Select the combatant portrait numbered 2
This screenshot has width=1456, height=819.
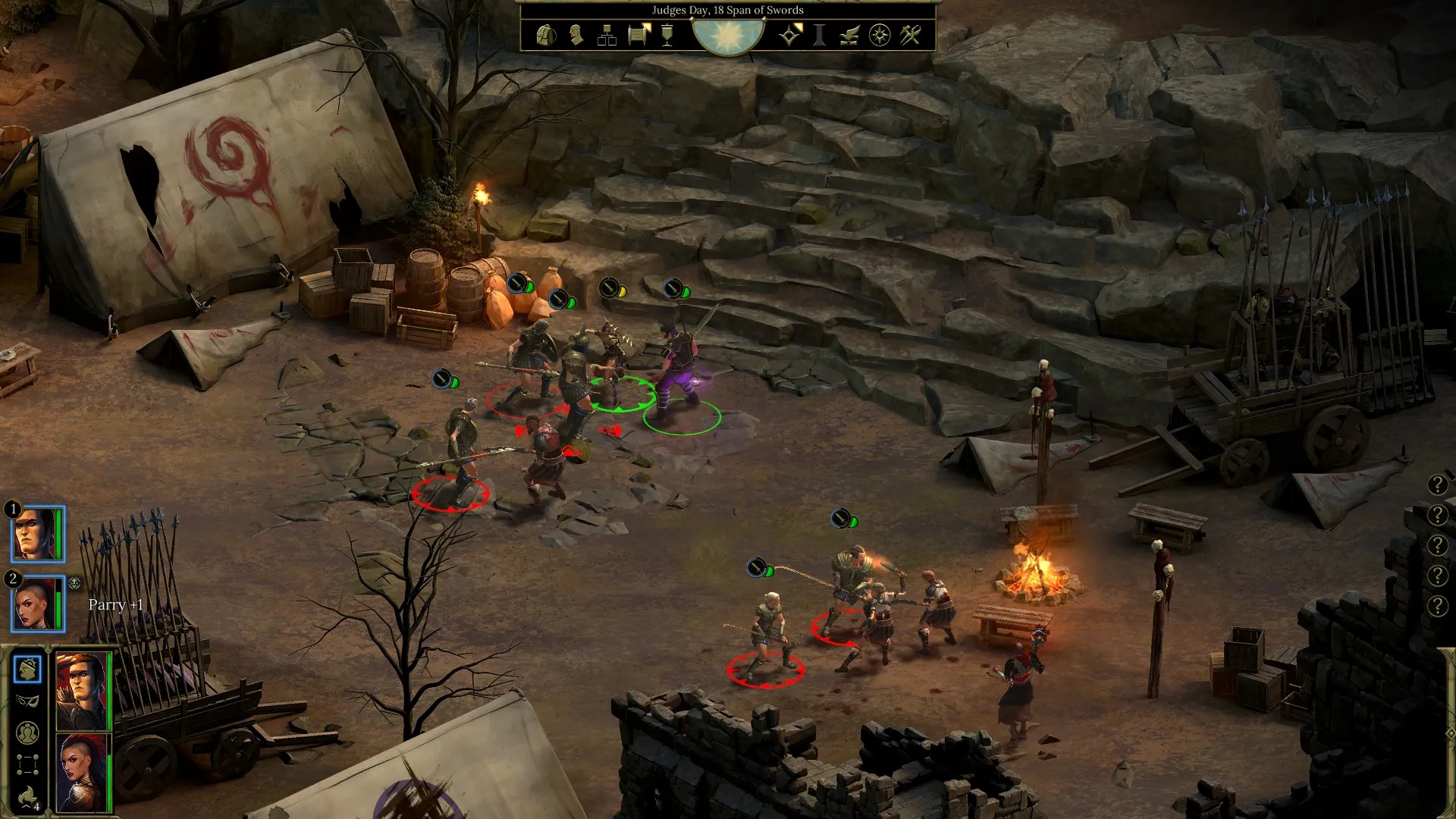(x=37, y=604)
